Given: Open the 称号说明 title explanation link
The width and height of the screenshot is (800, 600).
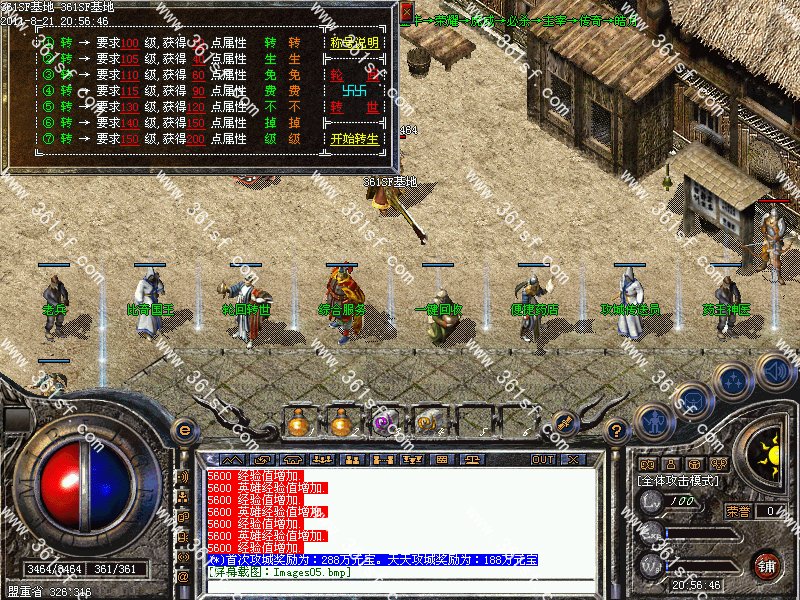Looking at the screenshot, I should pos(354,44).
